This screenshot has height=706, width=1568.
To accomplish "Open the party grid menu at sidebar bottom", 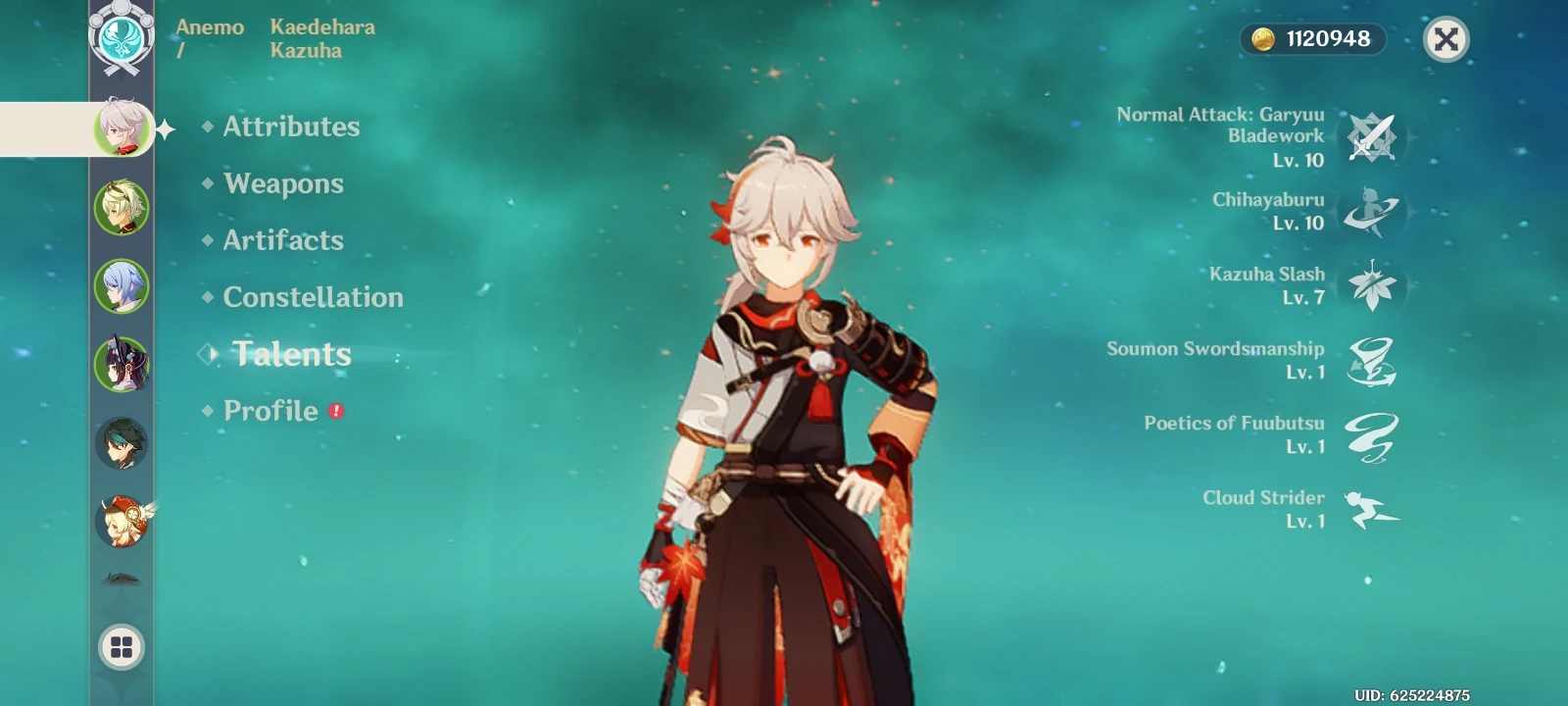I will [120, 648].
